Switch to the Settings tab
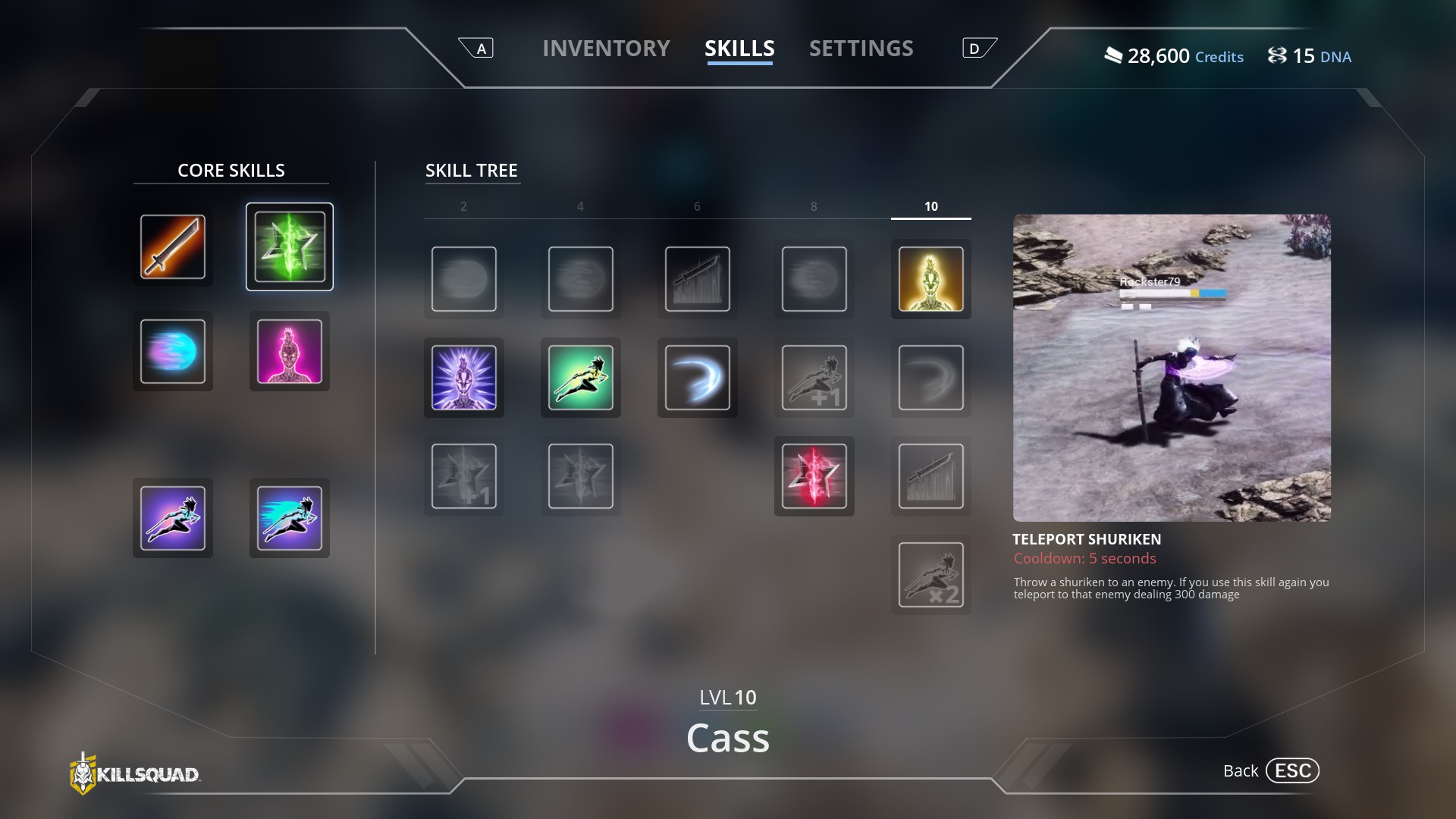The width and height of the screenshot is (1456, 819). click(x=861, y=49)
